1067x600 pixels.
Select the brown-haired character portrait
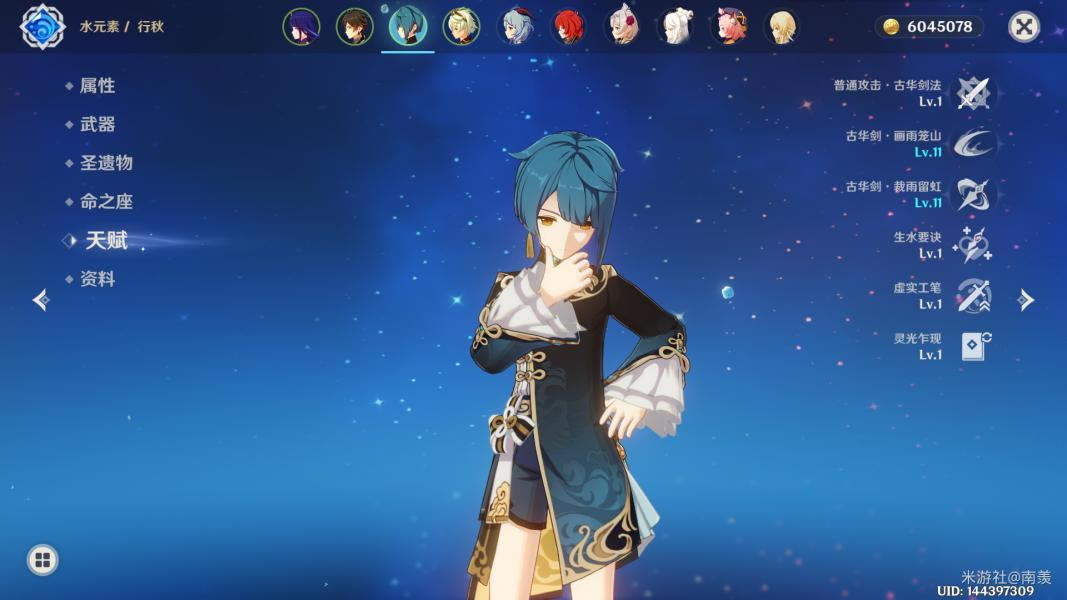point(354,27)
